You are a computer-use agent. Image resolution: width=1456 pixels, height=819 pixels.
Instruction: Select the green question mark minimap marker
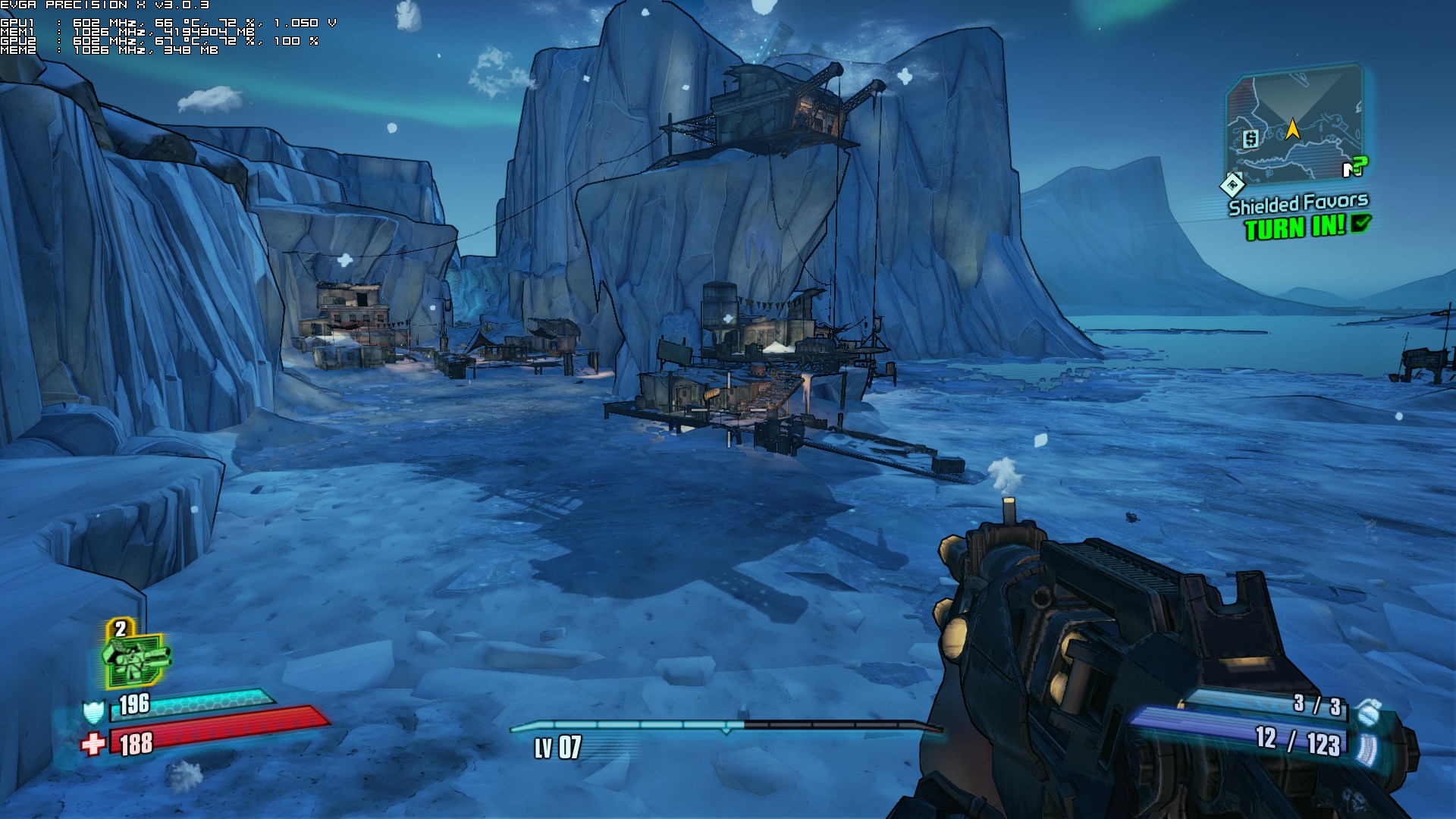point(1359,165)
